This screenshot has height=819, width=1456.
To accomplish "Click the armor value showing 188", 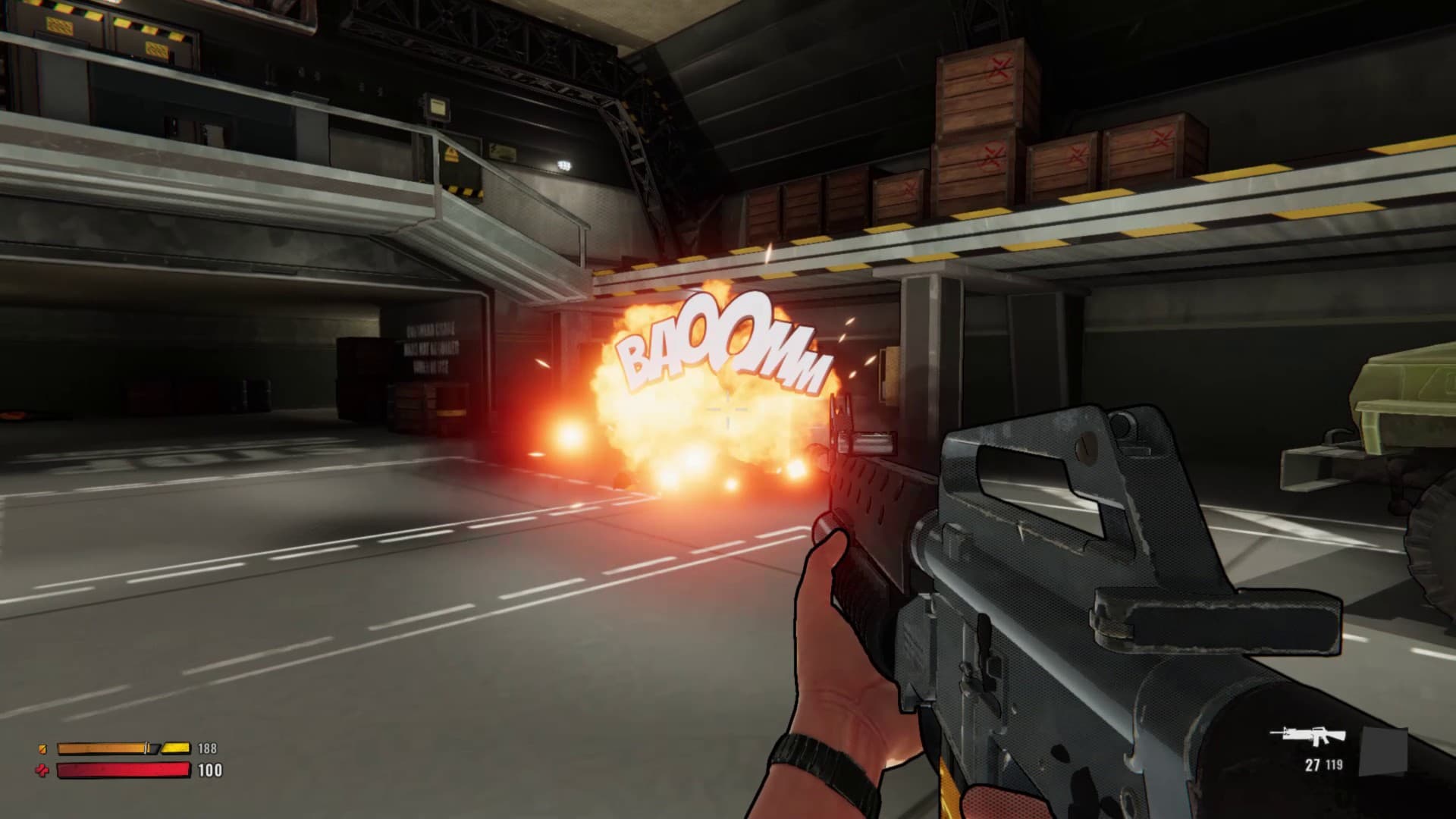I will (207, 747).
